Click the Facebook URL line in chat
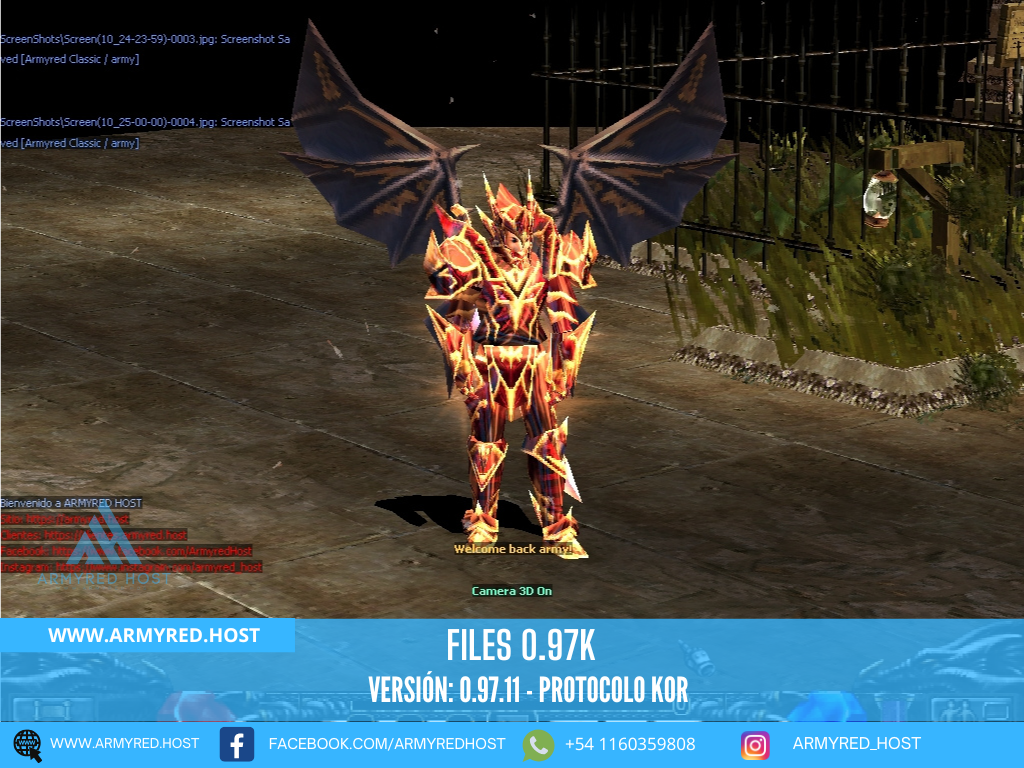Screen dimensions: 1024x768 click(126, 551)
